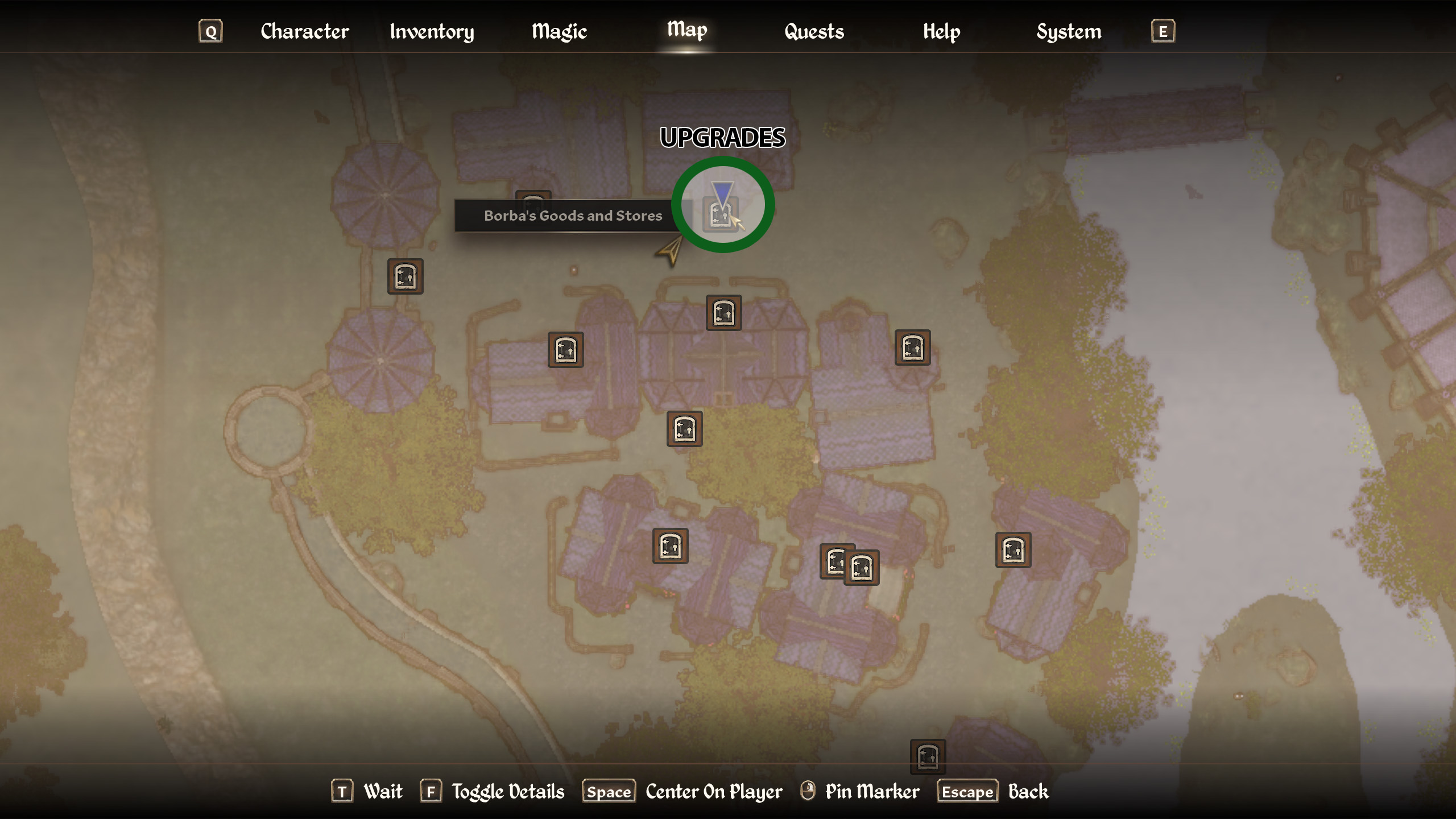Activate Center On Player
This screenshot has height=819, width=1456.
click(x=713, y=791)
